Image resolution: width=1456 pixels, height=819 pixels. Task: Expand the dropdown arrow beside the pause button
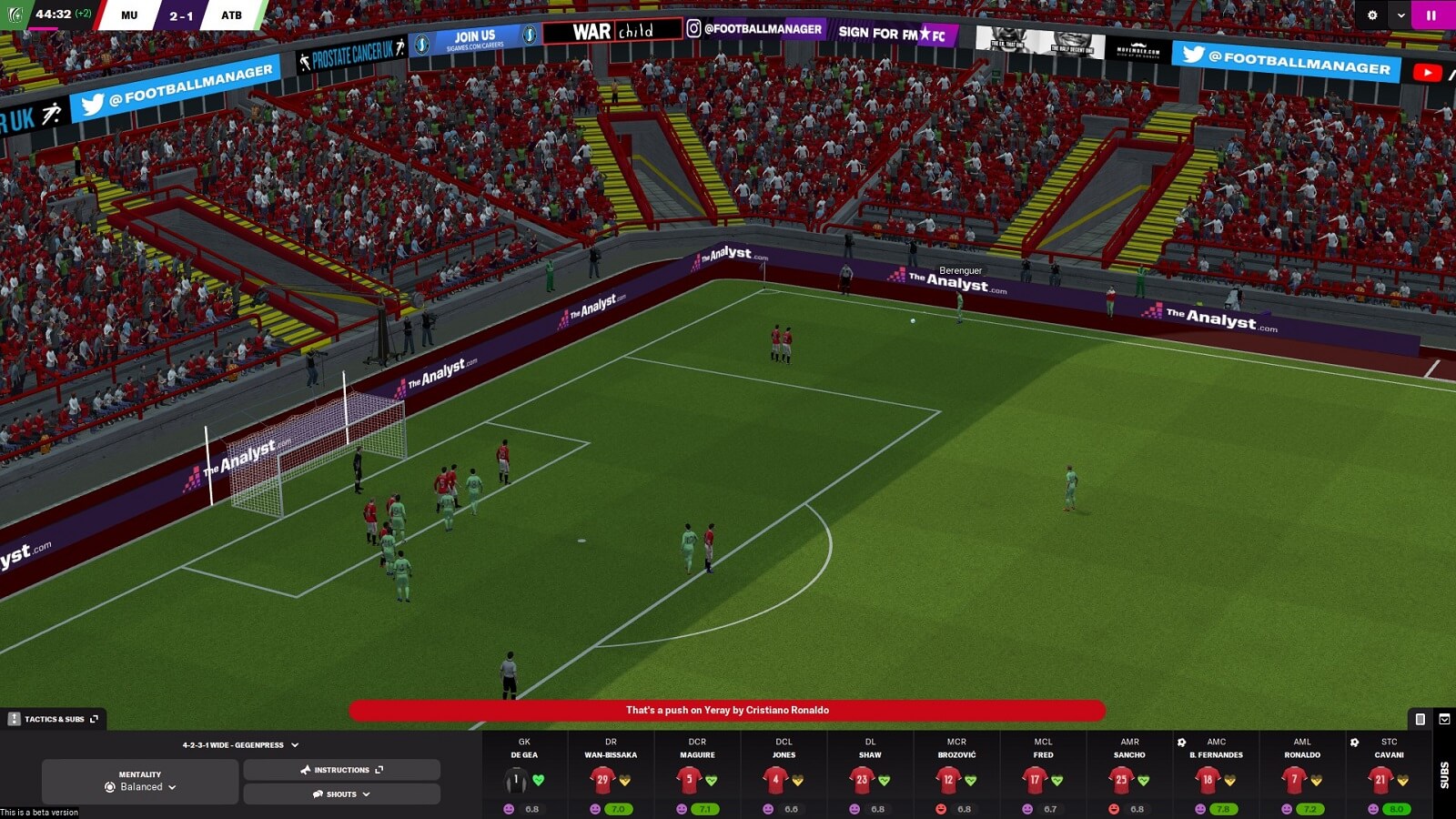pos(1400,15)
